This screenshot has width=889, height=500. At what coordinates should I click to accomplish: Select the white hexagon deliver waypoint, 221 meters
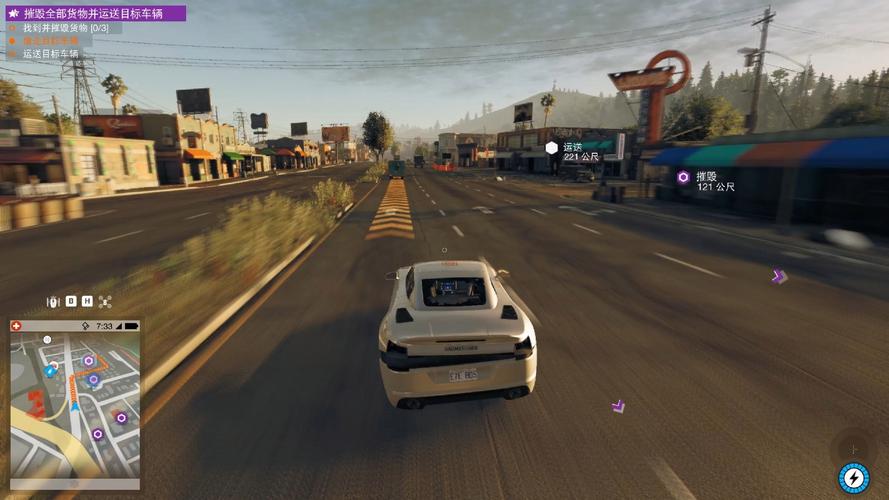coord(551,147)
